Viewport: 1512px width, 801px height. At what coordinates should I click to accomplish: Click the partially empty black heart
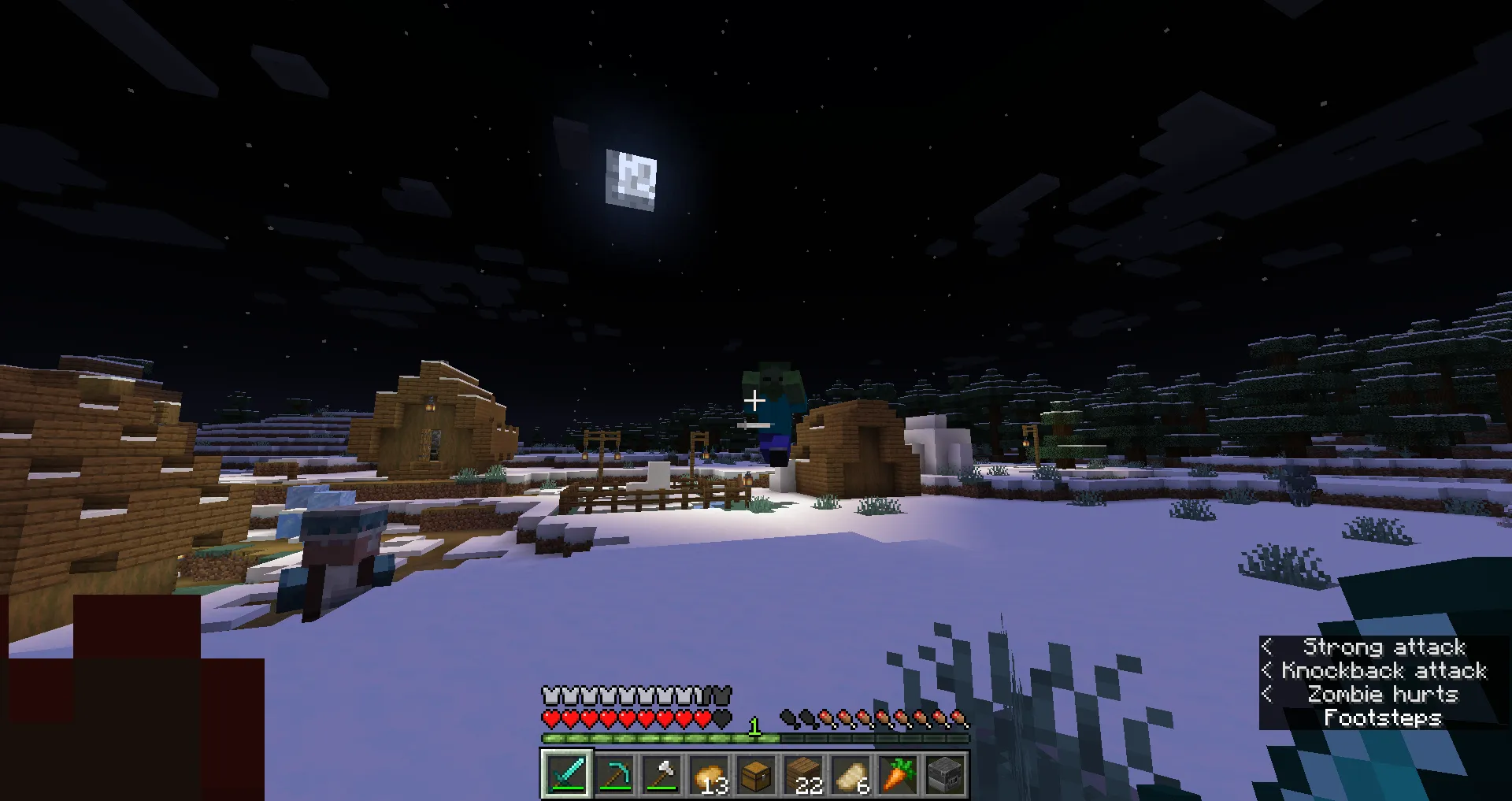pos(720,719)
